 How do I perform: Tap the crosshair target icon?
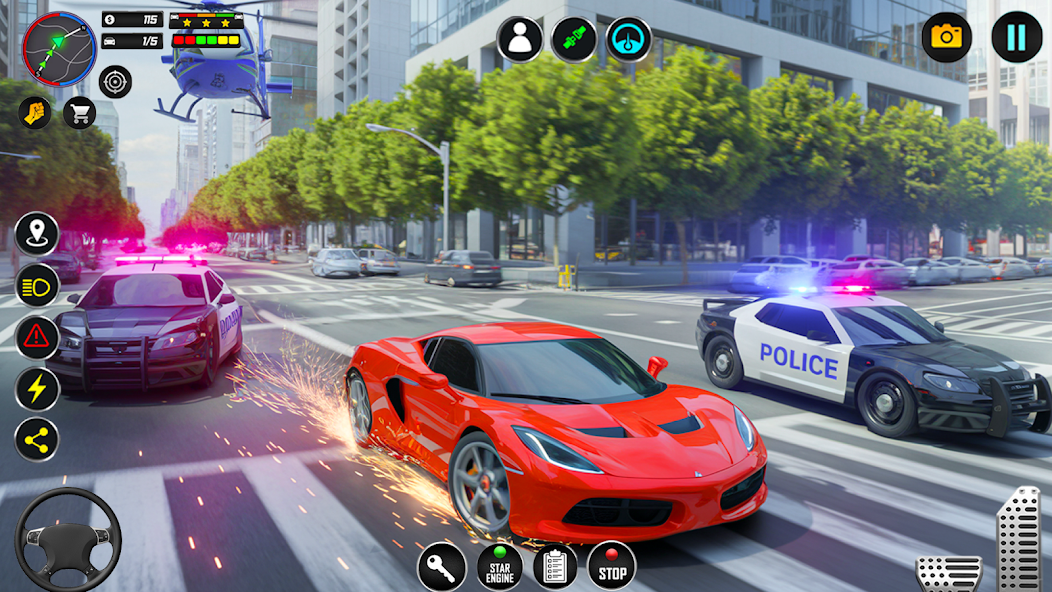click(x=115, y=81)
